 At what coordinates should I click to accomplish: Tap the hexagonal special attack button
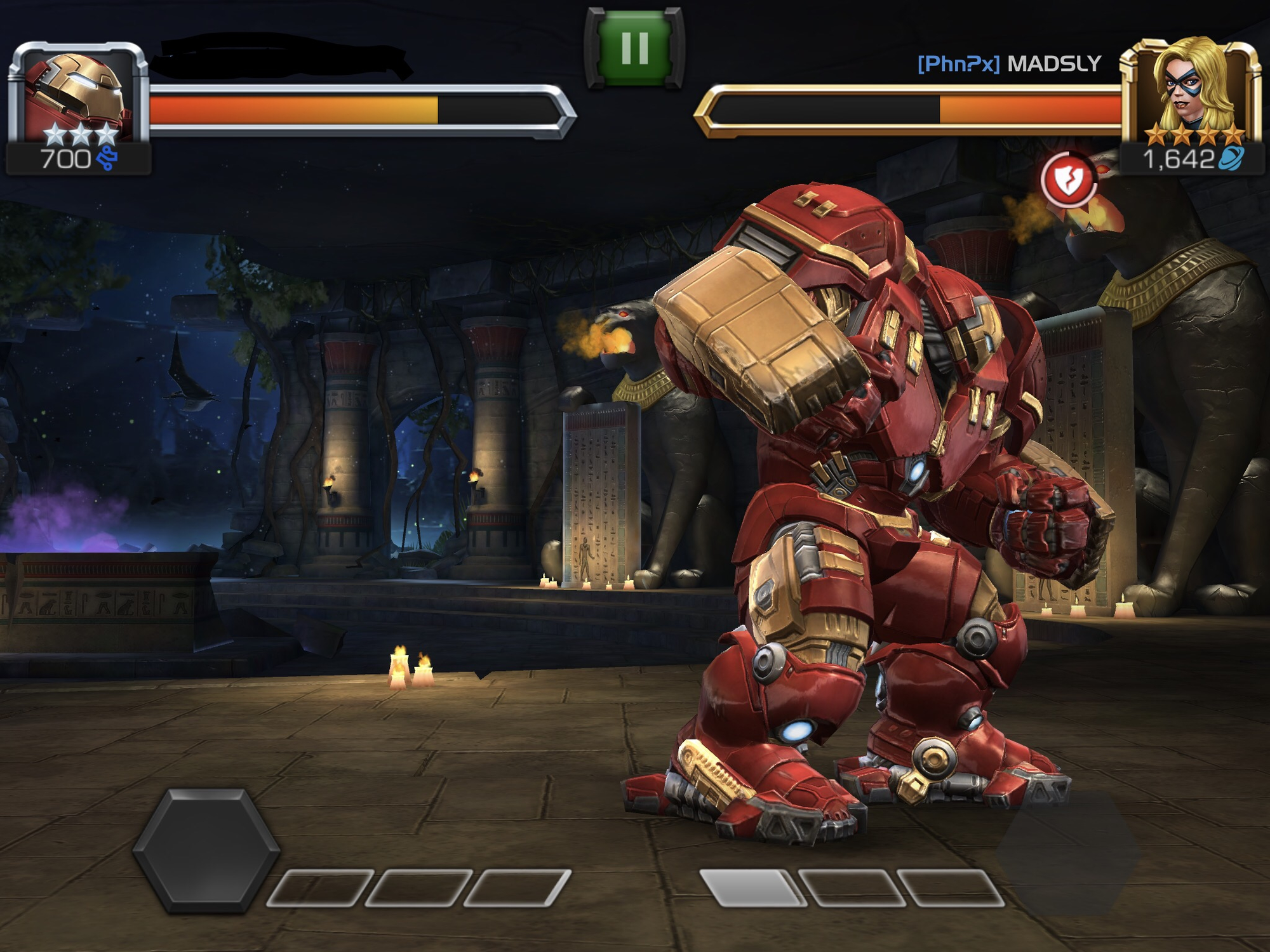click(206, 850)
